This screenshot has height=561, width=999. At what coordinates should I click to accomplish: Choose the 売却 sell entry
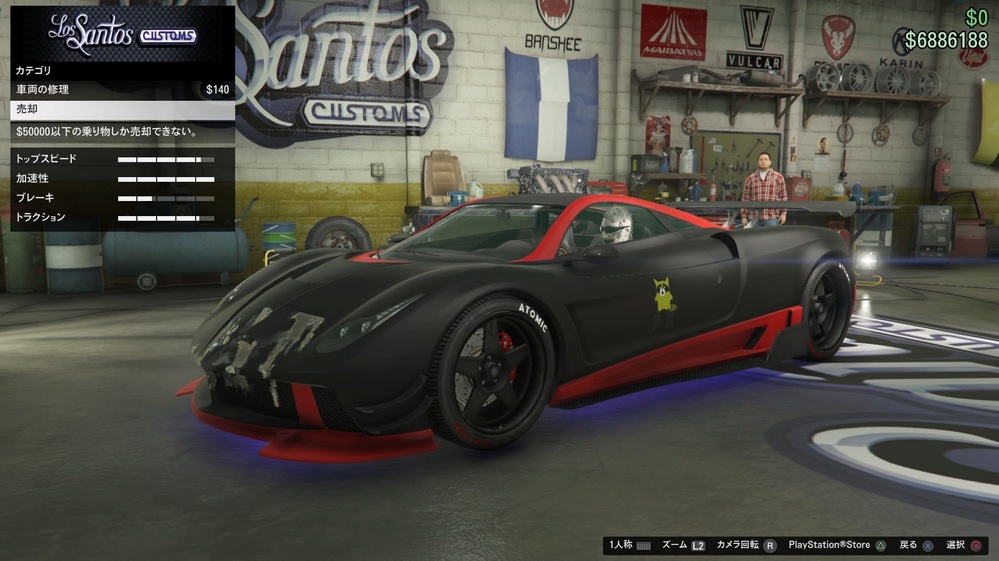click(x=122, y=109)
